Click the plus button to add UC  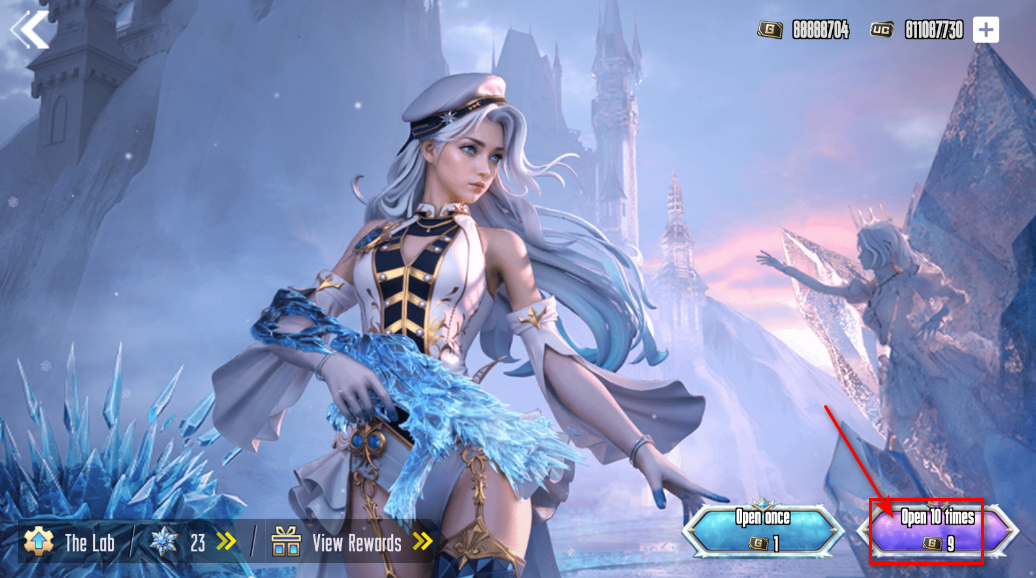(x=986, y=30)
